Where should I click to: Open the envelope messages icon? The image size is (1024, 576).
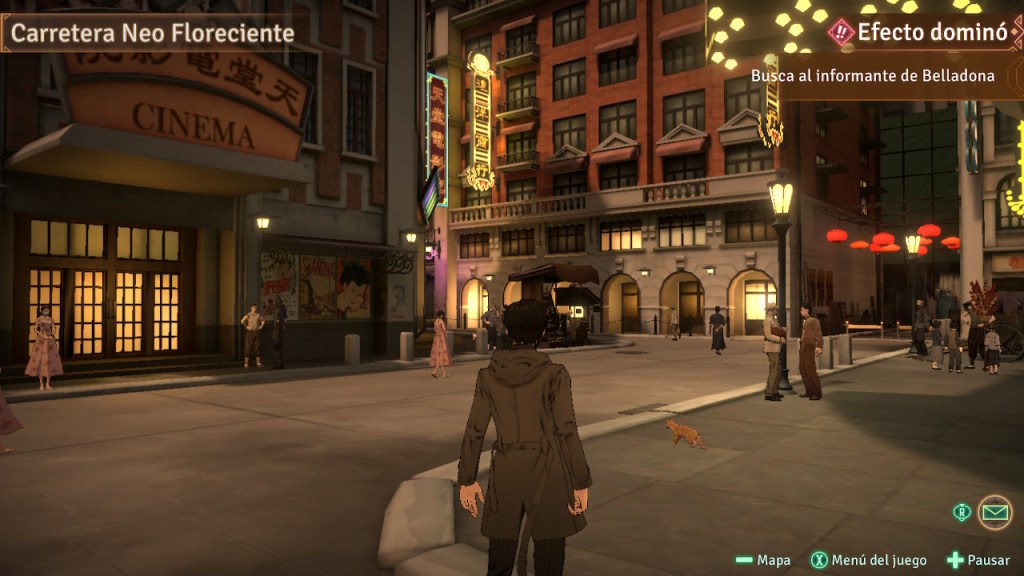click(994, 512)
